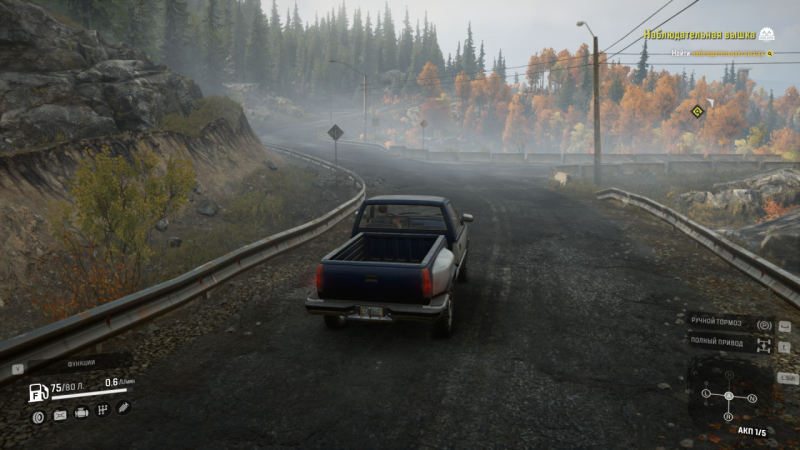Image resolution: width=800 pixels, height=450 pixels.
Task: Open the Наблюдательная вышка objective tracker
Action: pos(707,34)
